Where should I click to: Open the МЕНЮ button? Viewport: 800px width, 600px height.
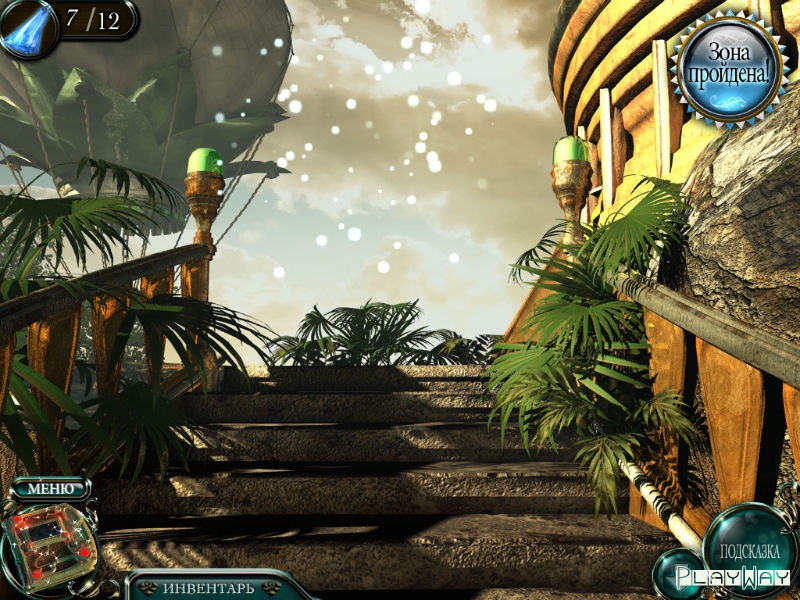(50, 489)
